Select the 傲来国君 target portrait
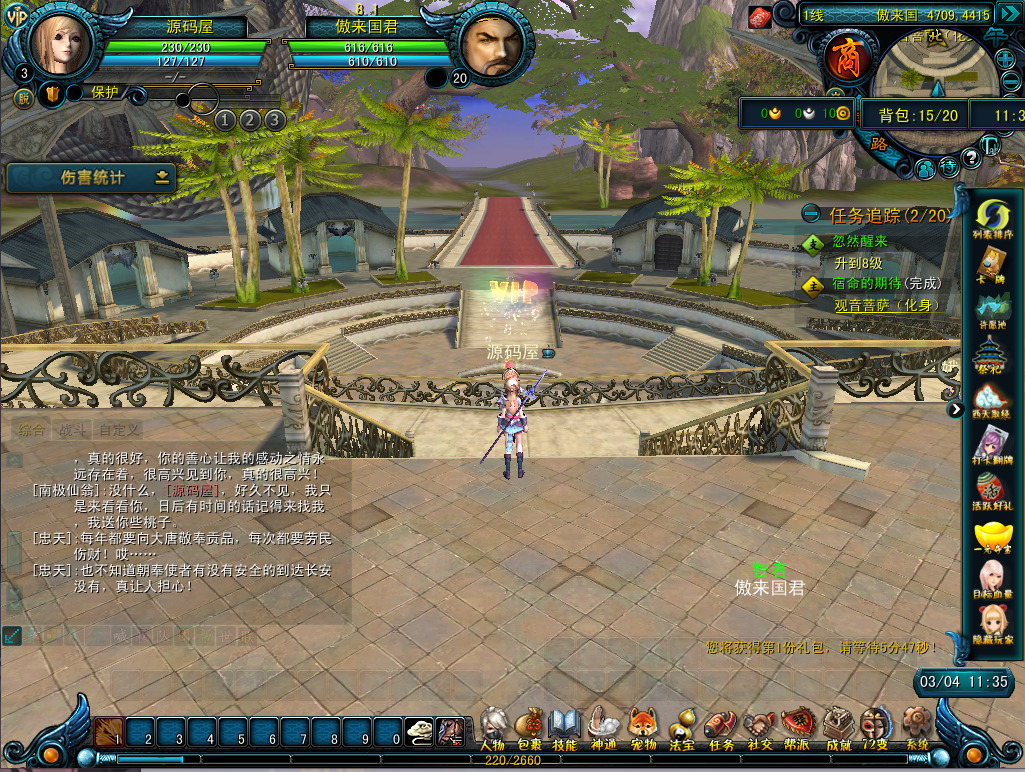The image size is (1025, 772). [489, 49]
